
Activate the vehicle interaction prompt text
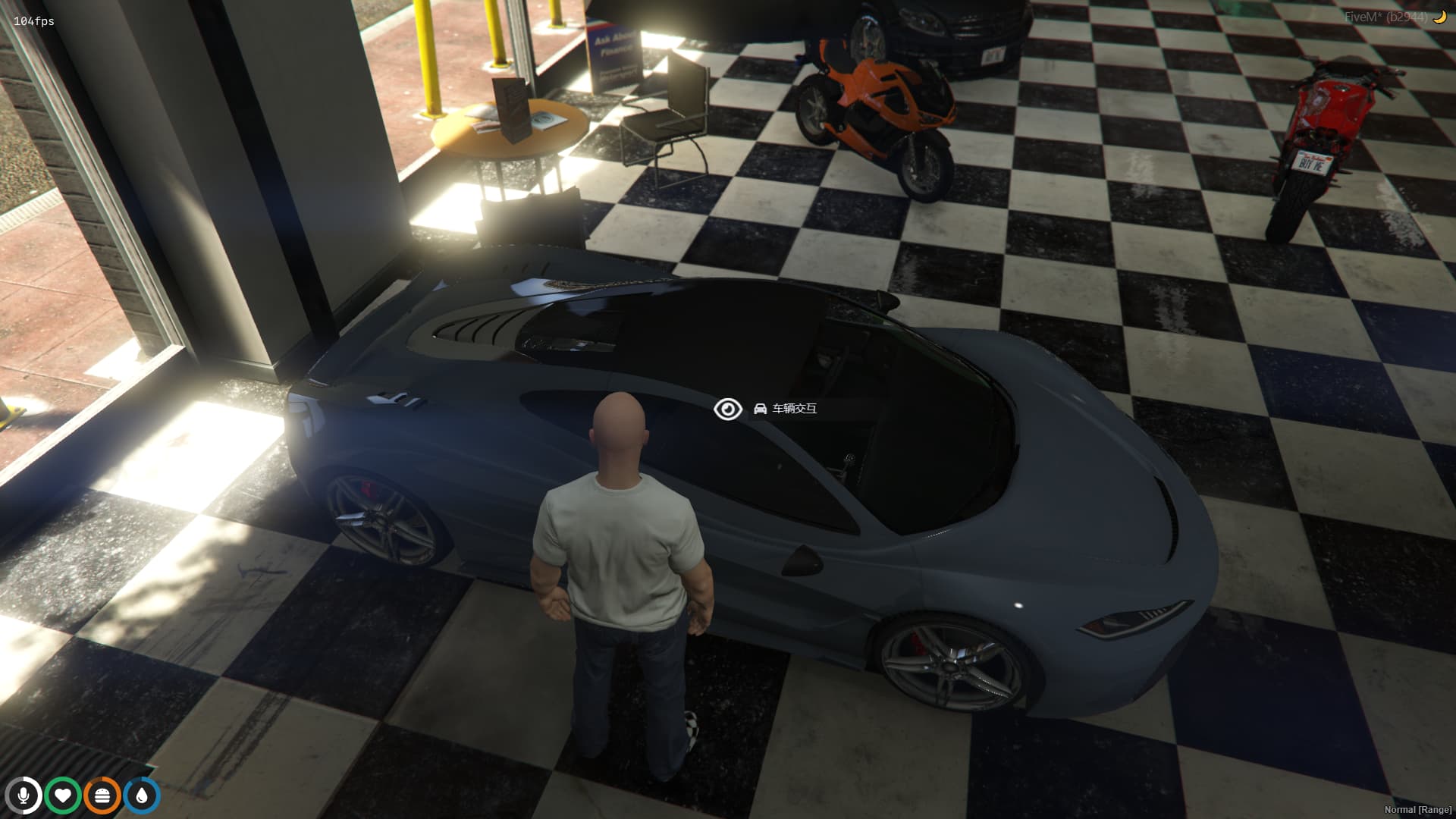point(794,408)
